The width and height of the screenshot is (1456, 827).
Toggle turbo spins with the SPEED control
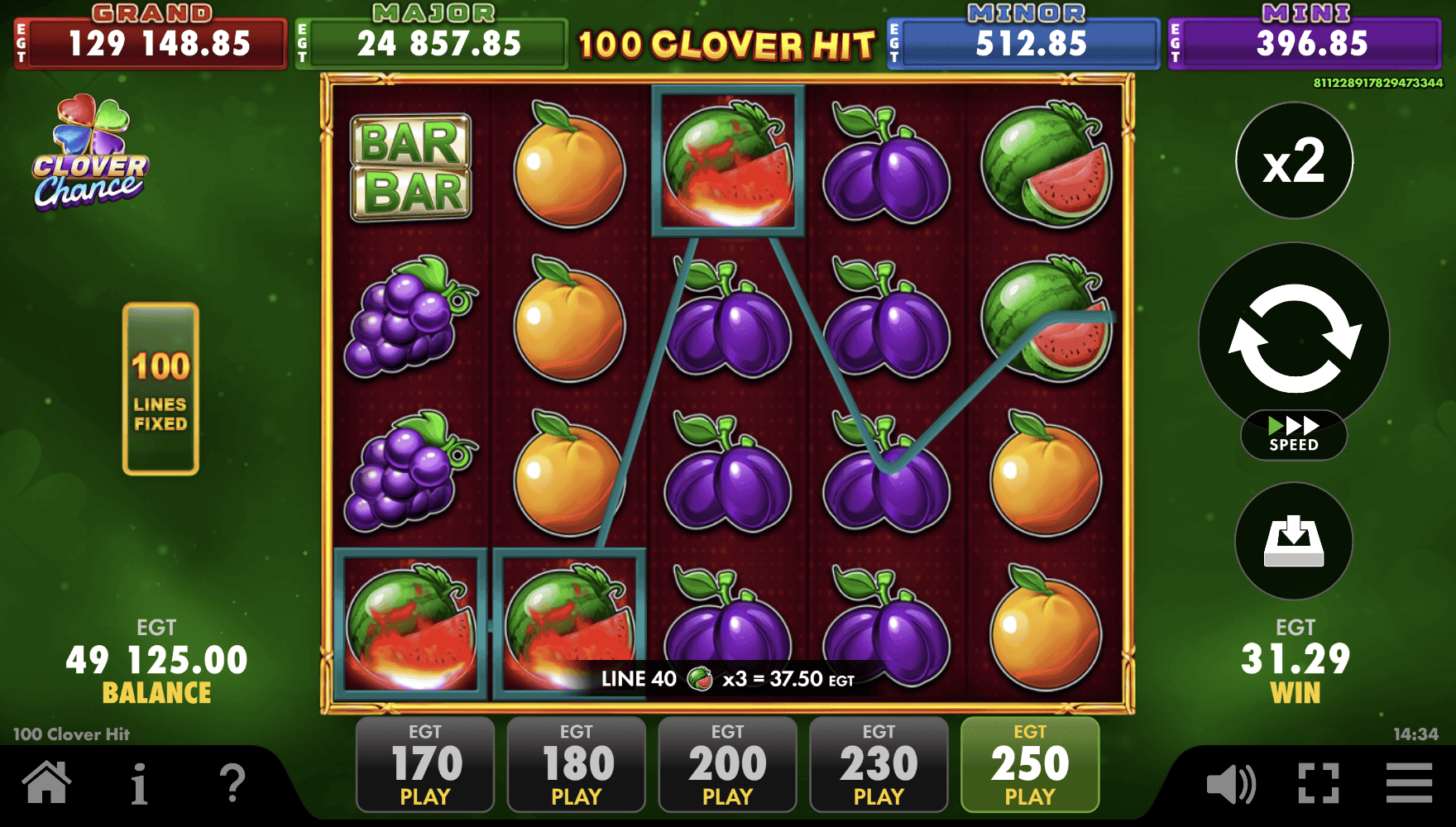[1293, 436]
